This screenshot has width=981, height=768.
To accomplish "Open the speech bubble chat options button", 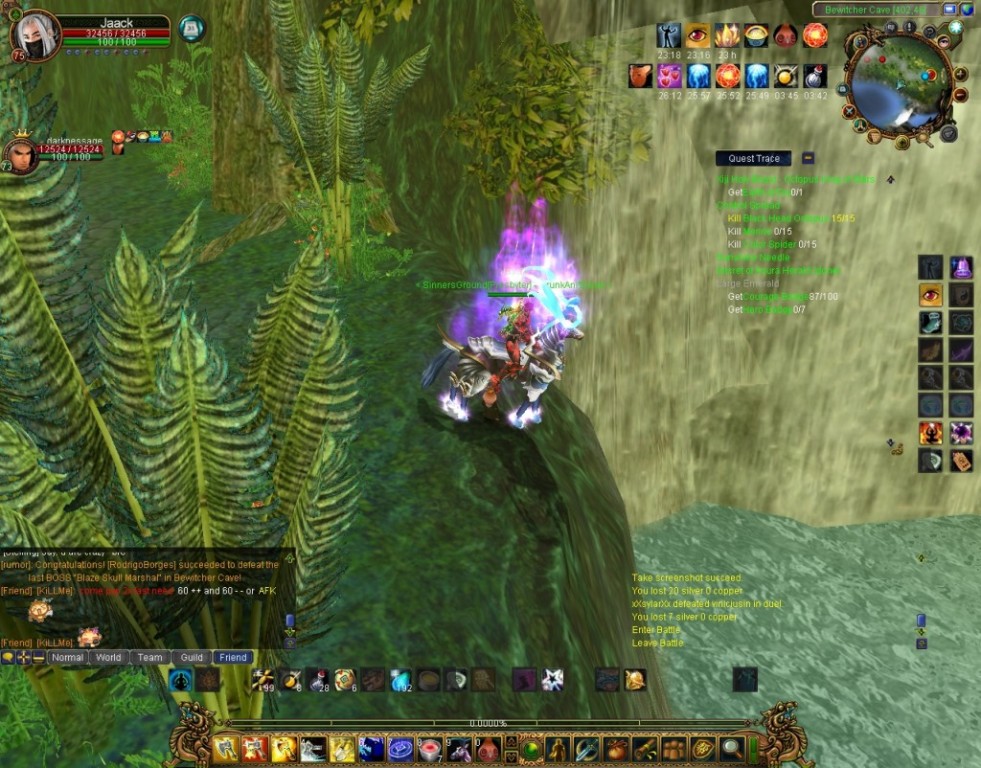I will (9, 657).
